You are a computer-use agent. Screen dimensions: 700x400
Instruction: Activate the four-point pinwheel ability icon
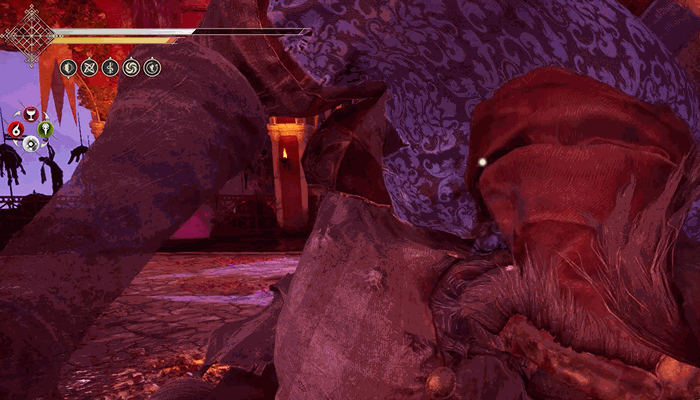click(x=89, y=67)
